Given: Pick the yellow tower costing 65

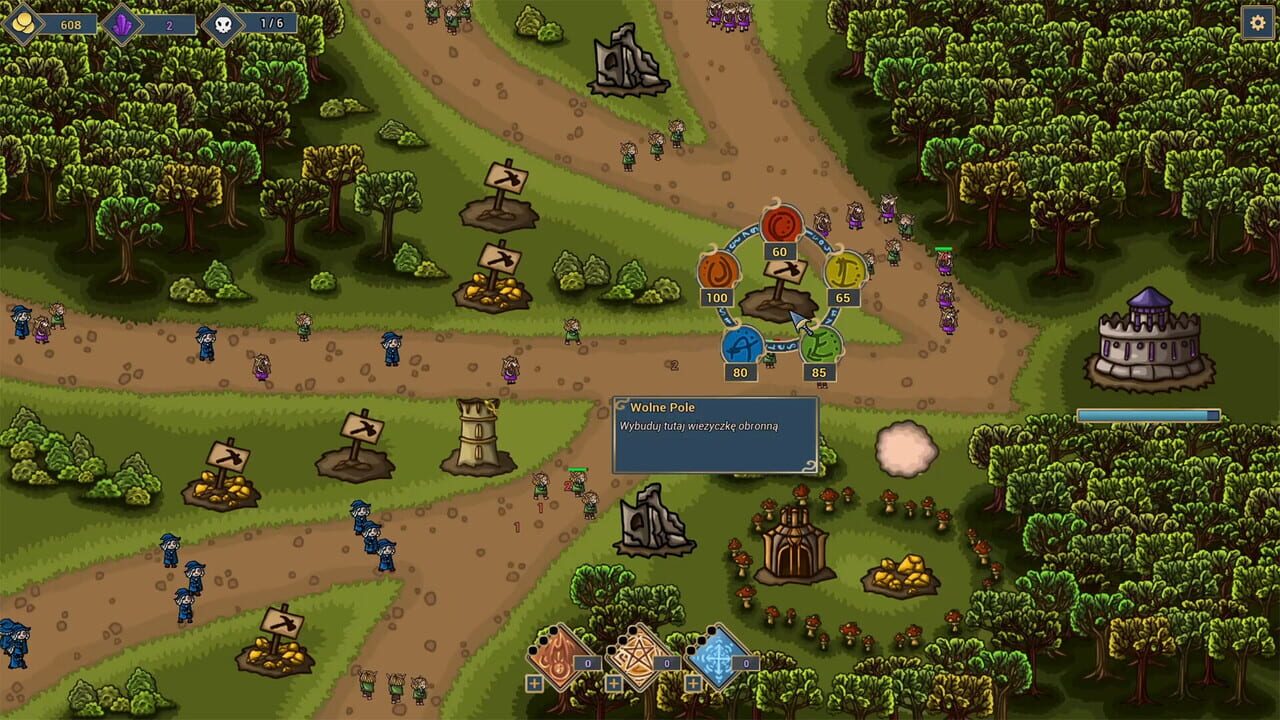Looking at the screenshot, I should [x=842, y=272].
